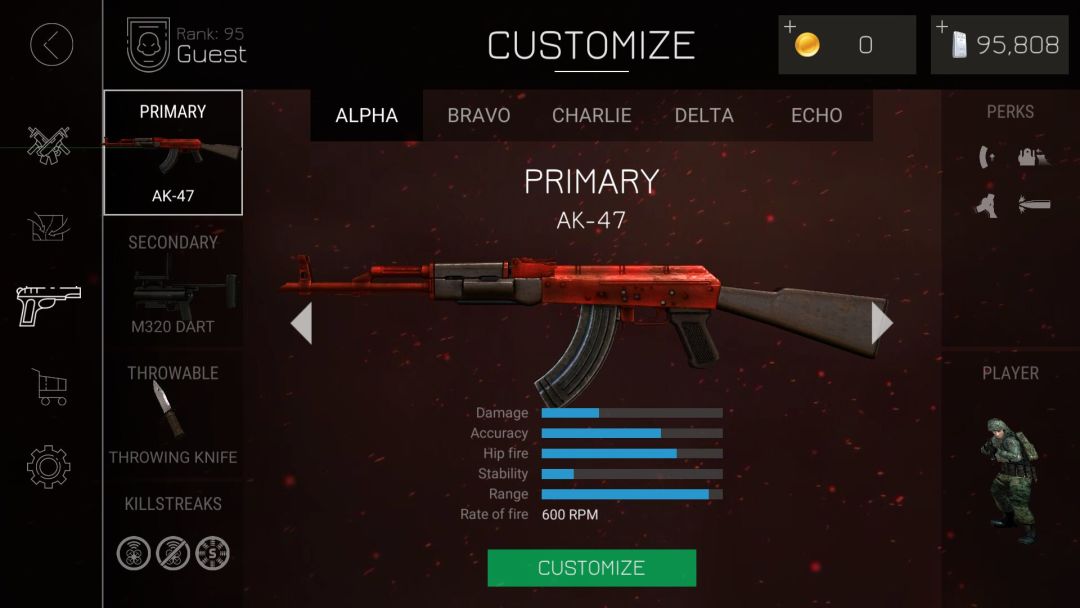This screenshot has width=1080, height=608.
Task: Show the next primary weapon with right arrow
Action: (x=881, y=323)
